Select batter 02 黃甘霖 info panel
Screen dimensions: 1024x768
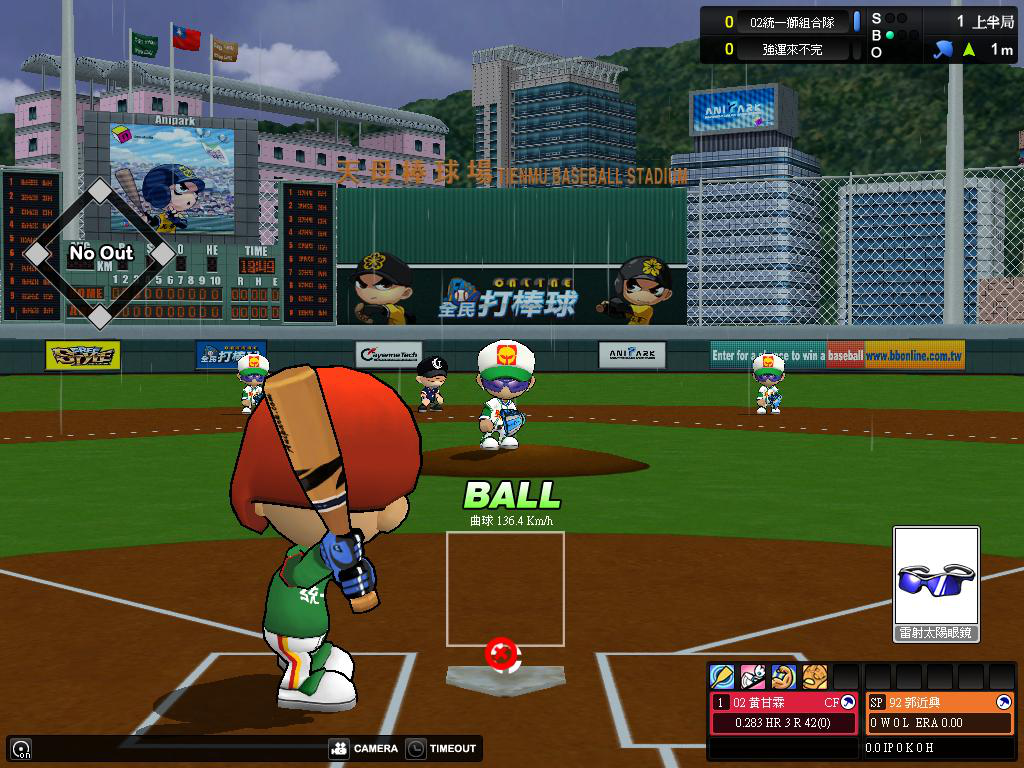point(784,712)
